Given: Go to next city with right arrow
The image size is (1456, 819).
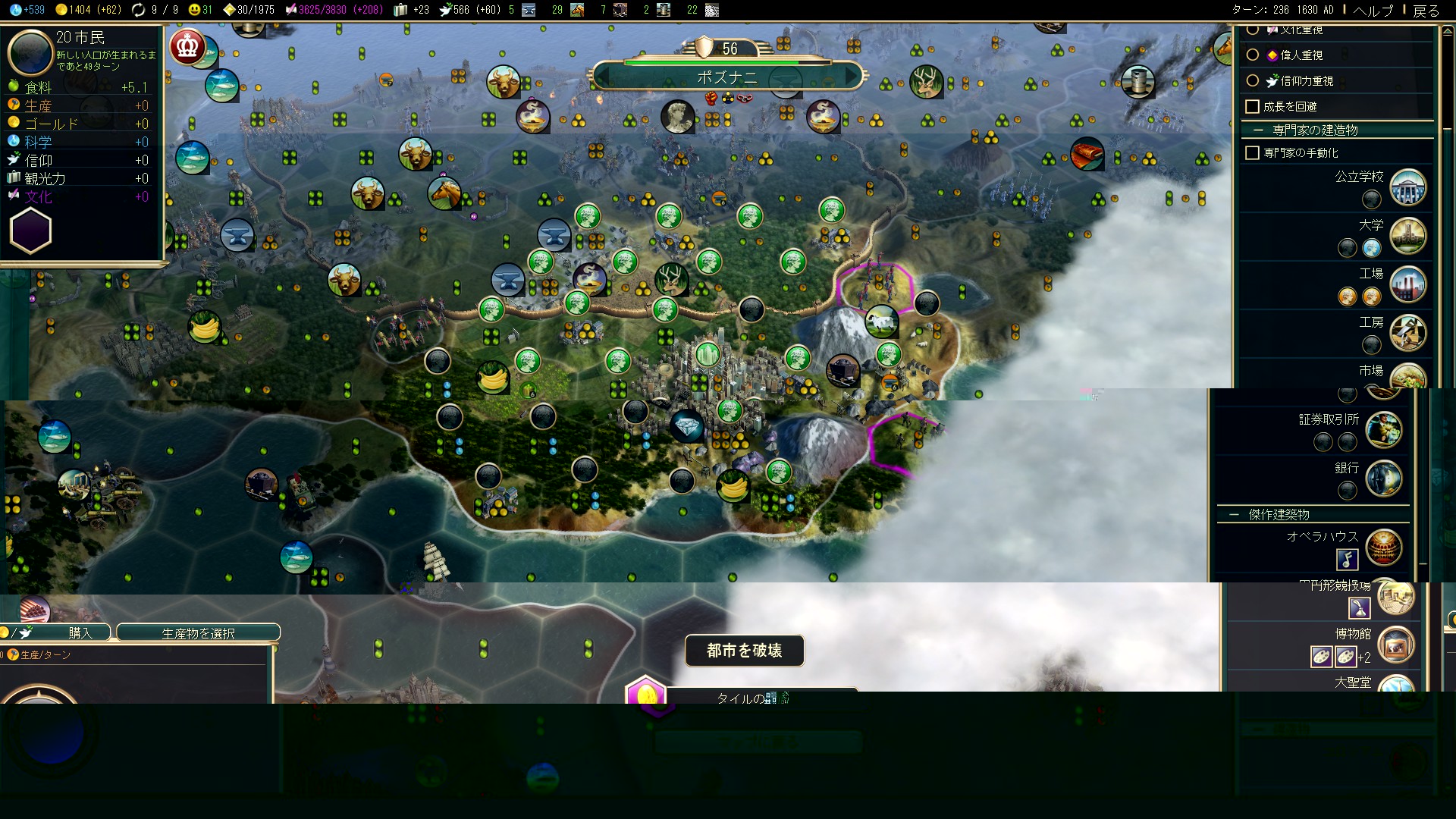Looking at the screenshot, I should (852, 76).
